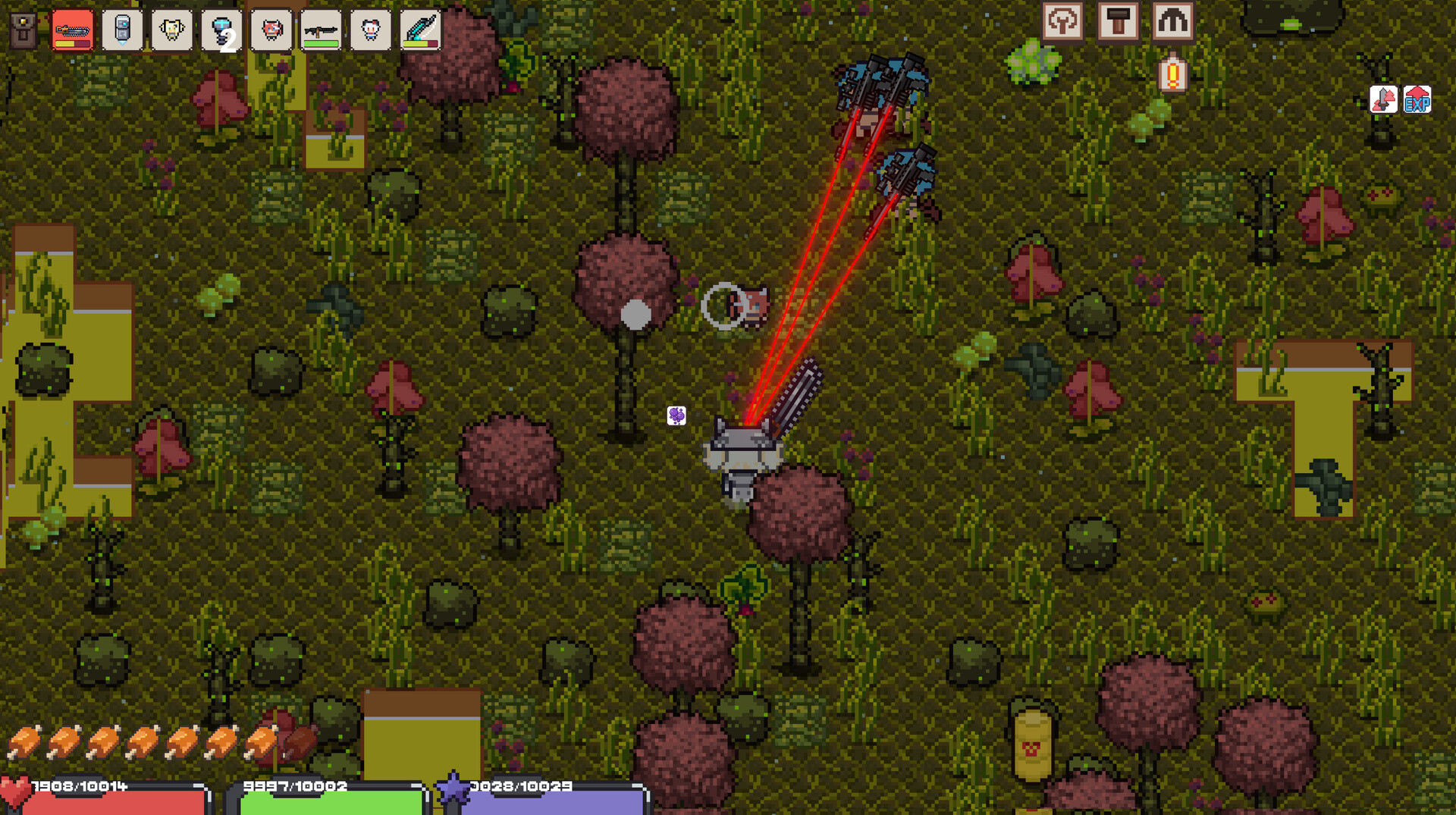Select the machine gun weapon slot
This screenshot has width=1456, height=815.
(x=320, y=30)
